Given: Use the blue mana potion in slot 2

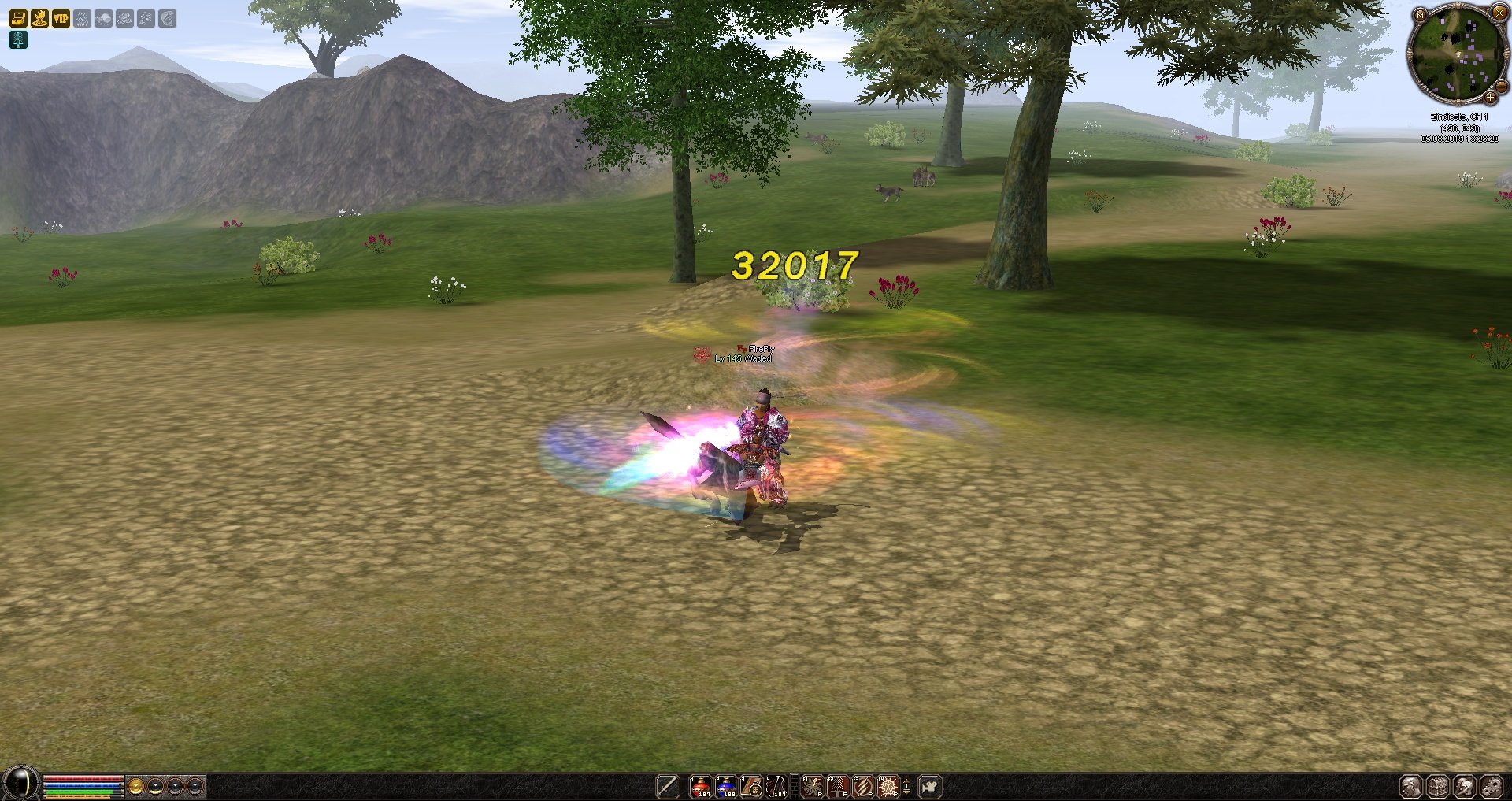Looking at the screenshot, I should tap(725, 786).
